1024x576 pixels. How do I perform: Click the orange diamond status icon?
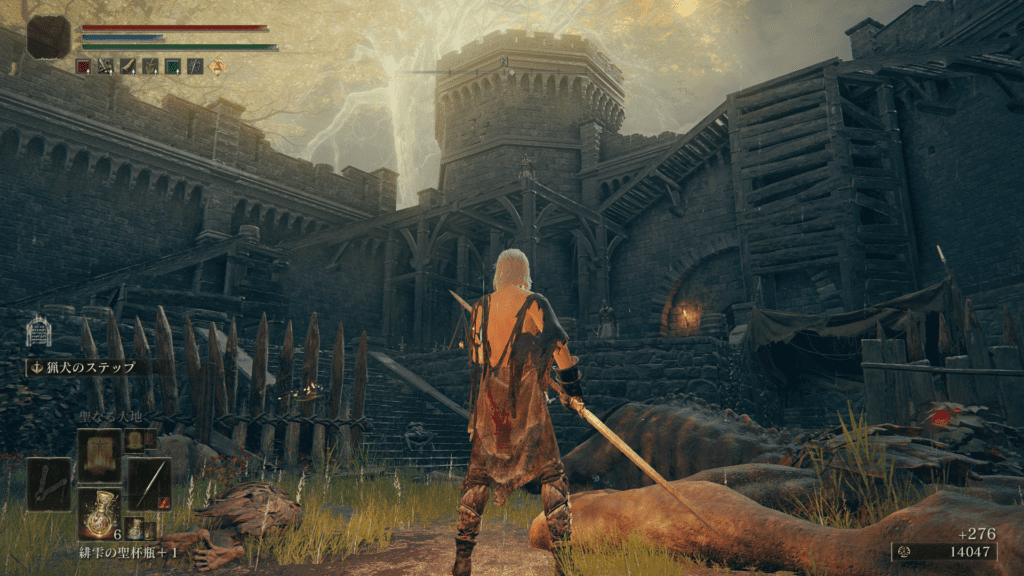[216, 66]
